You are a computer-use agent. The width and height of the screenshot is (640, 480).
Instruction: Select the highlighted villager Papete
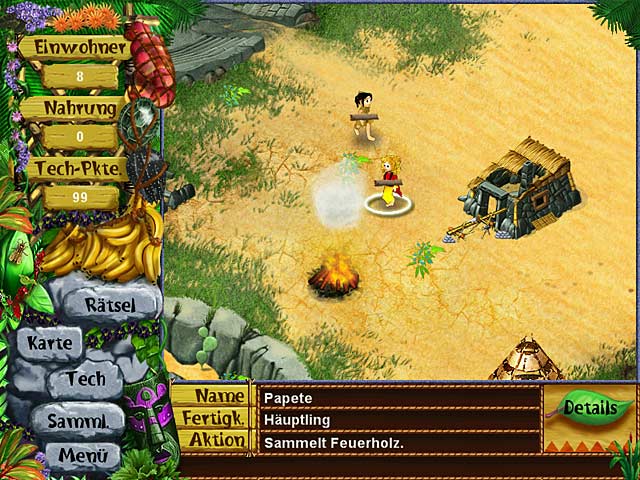(x=387, y=182)
